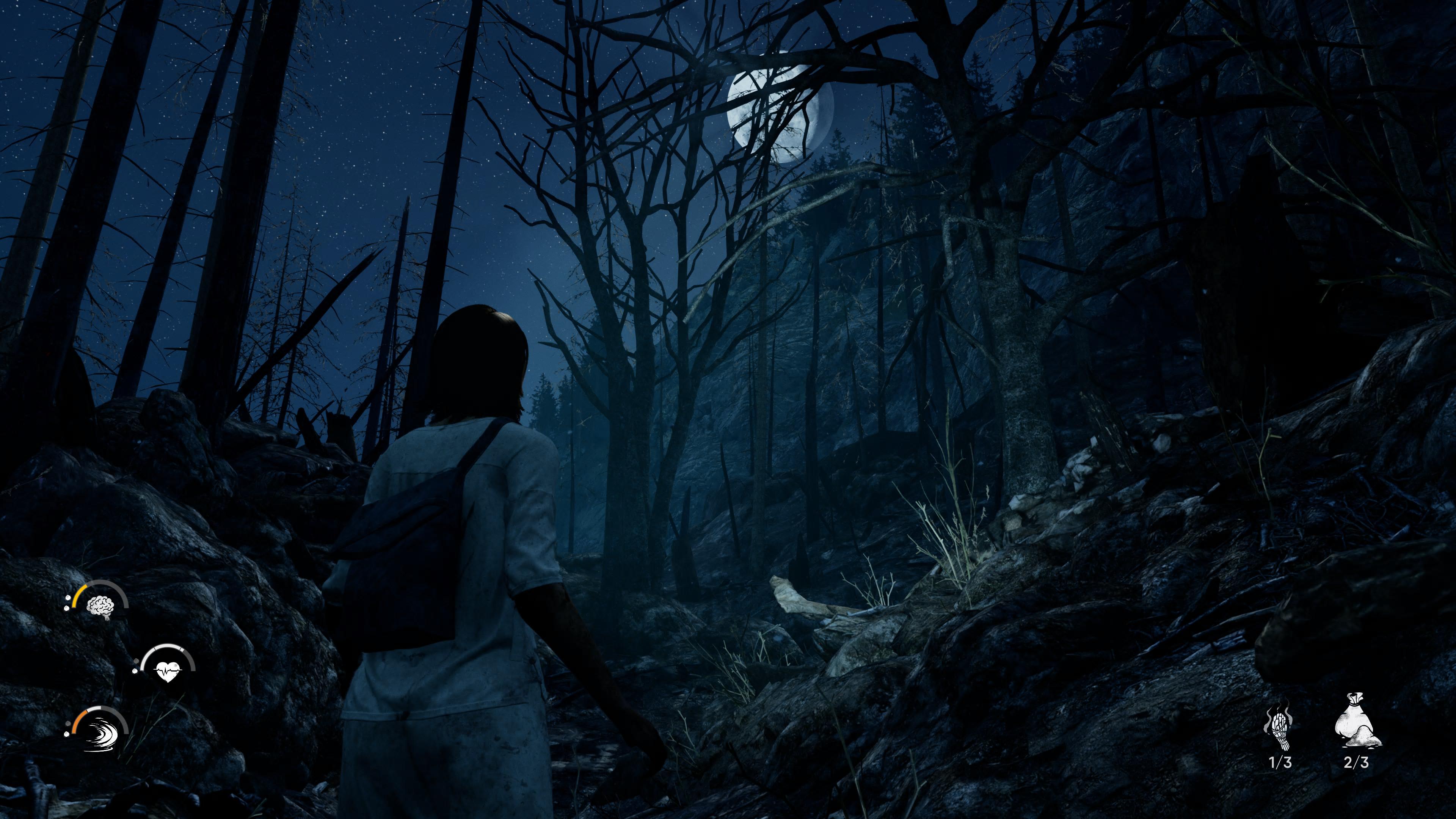The height and width of the screenshot is (819, 1456).
Task: Click the heart health status icon
Action: click(x=167, y=670)
